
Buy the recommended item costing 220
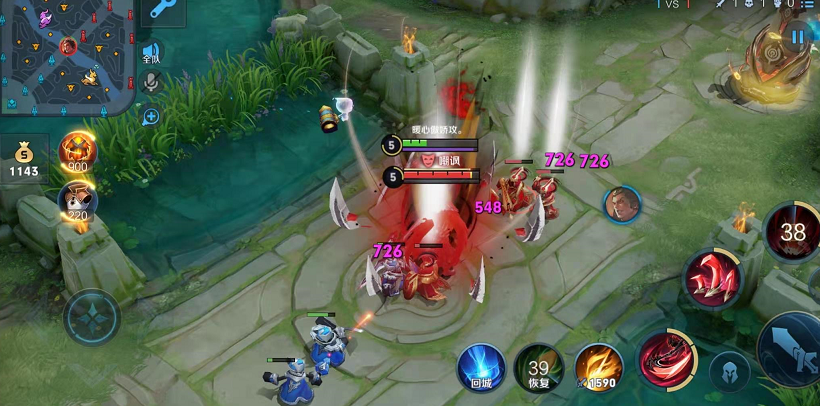(x=77, y=201)
